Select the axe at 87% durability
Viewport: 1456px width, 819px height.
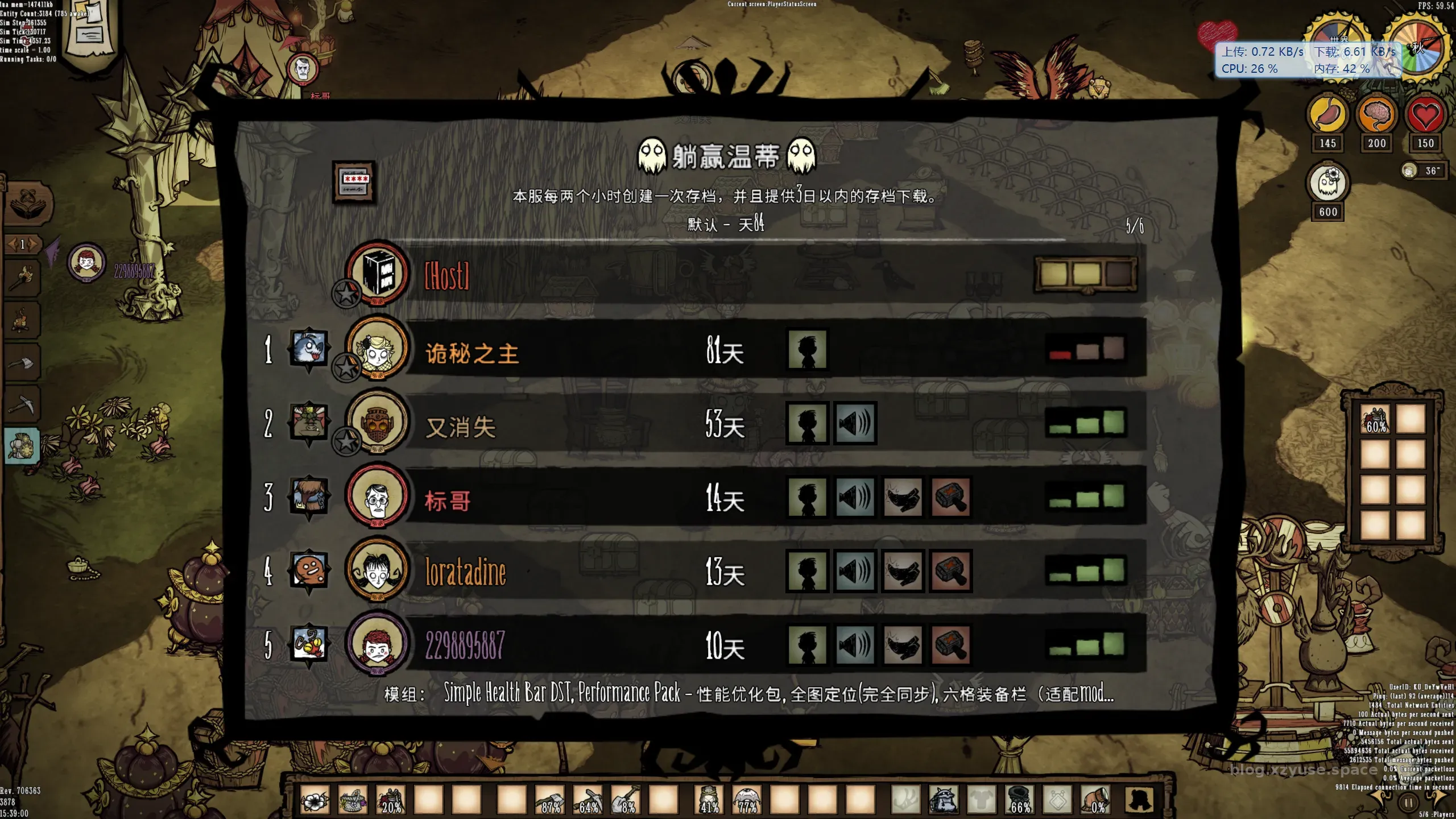click(550, 800)
